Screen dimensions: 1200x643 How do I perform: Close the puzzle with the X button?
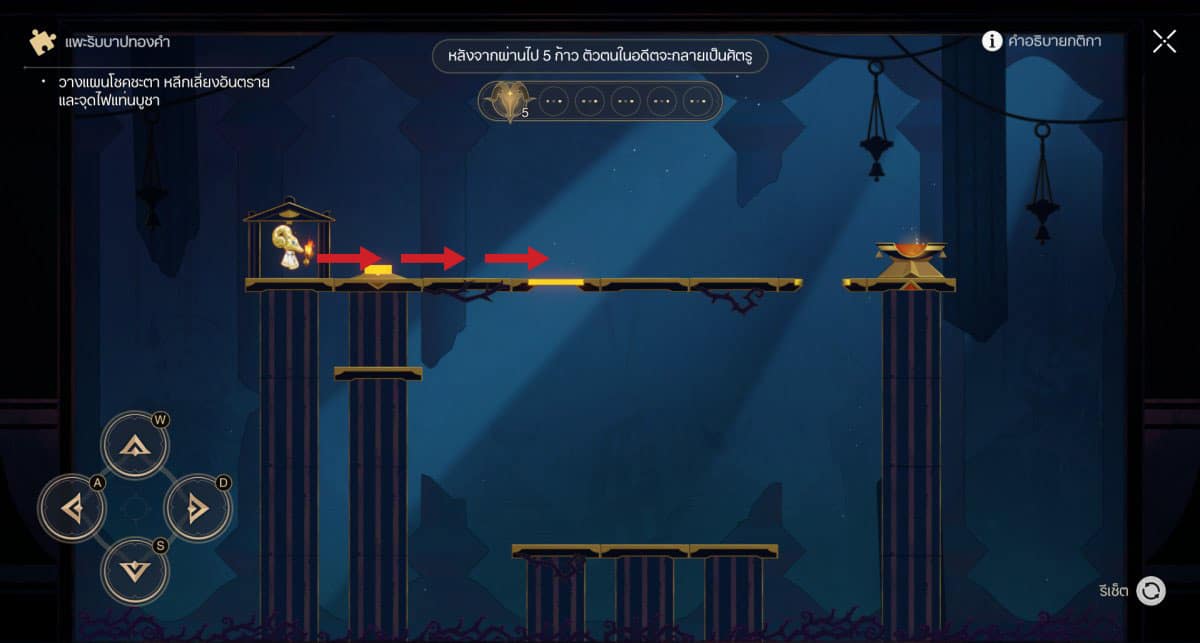point(1164,41)
